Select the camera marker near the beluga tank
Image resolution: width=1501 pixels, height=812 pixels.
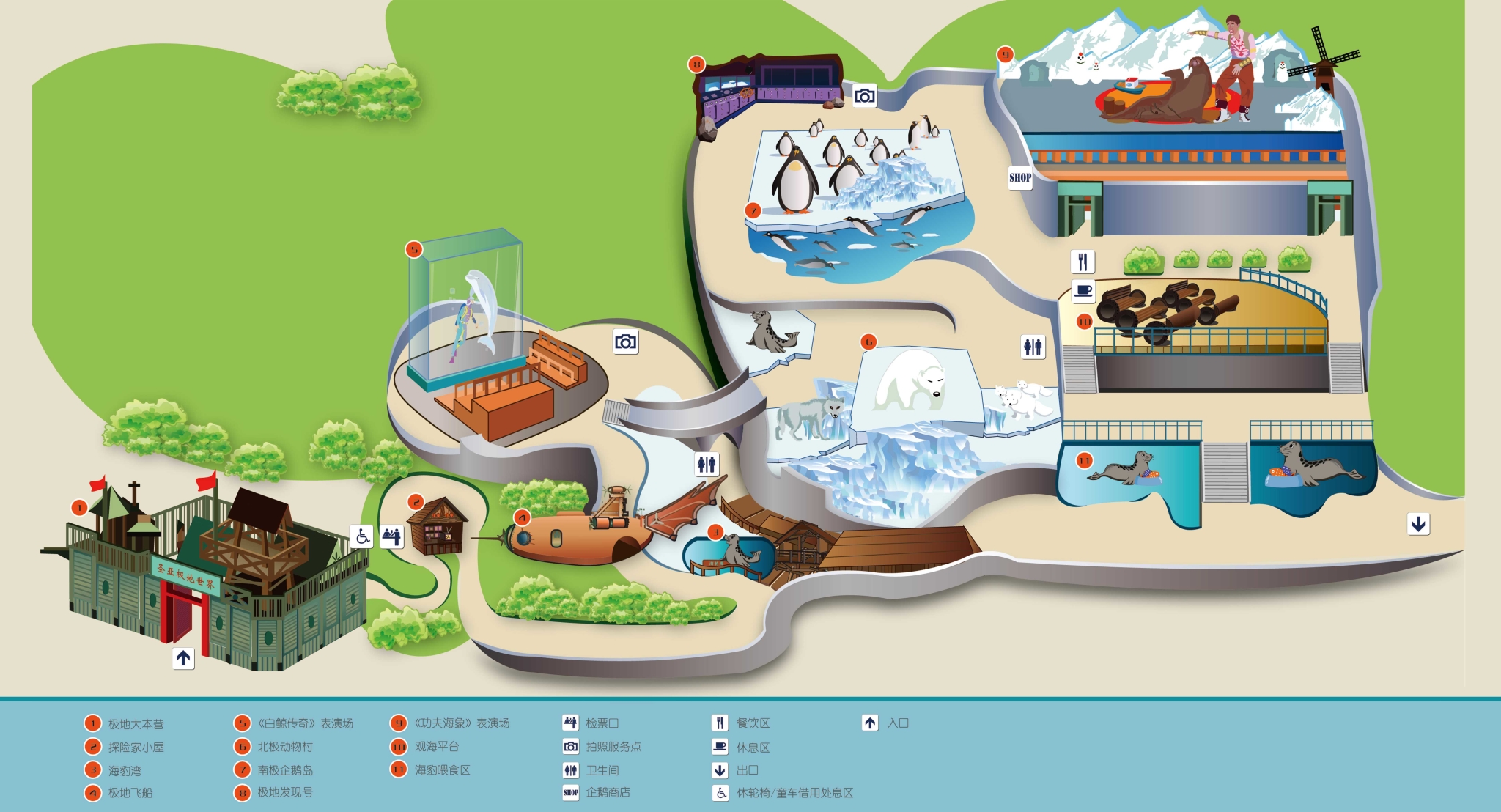(x=625, y=342)
